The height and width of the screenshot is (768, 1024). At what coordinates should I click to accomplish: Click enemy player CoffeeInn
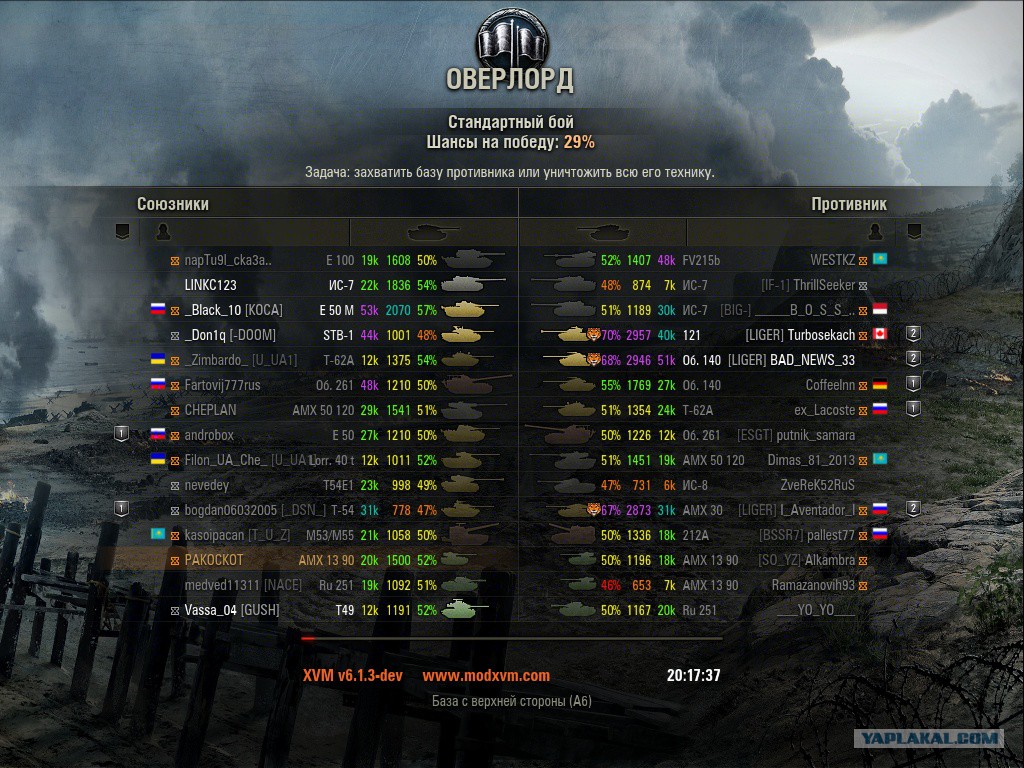click(x=830, y=385)
